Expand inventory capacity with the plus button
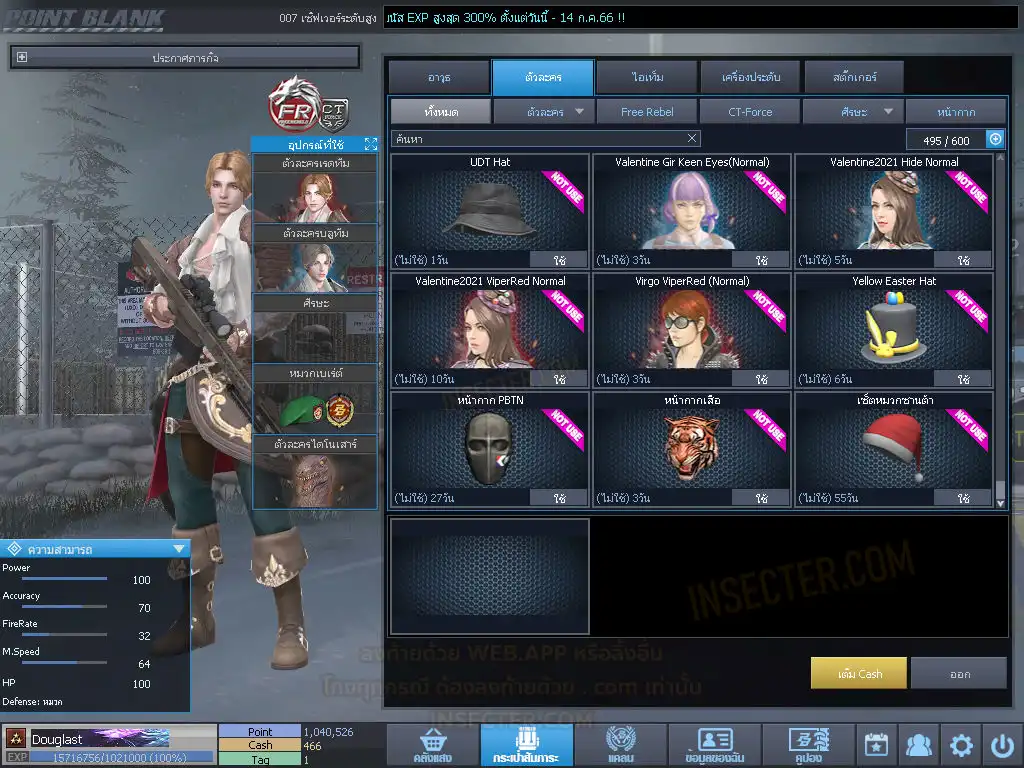The width and height of the screenshot is (1024, 768). tap(995, 140)
